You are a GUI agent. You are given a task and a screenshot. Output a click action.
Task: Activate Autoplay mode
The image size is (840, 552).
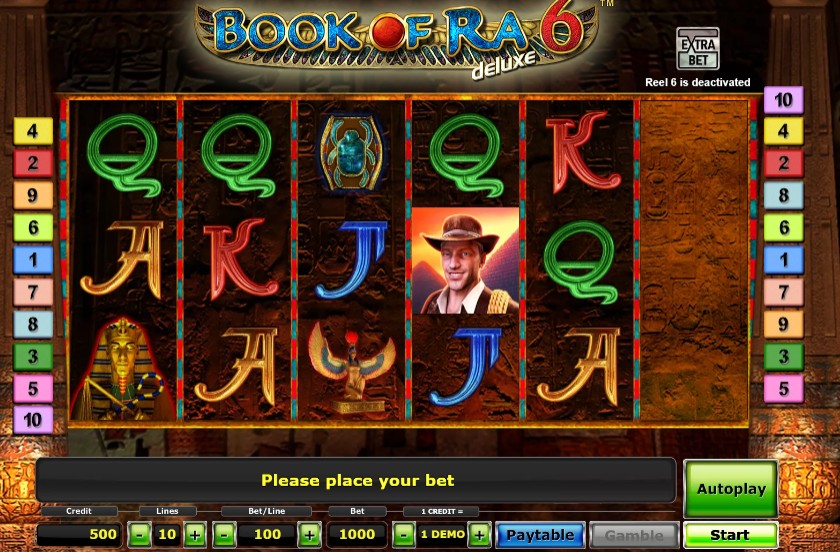click(x=730, y=489)
